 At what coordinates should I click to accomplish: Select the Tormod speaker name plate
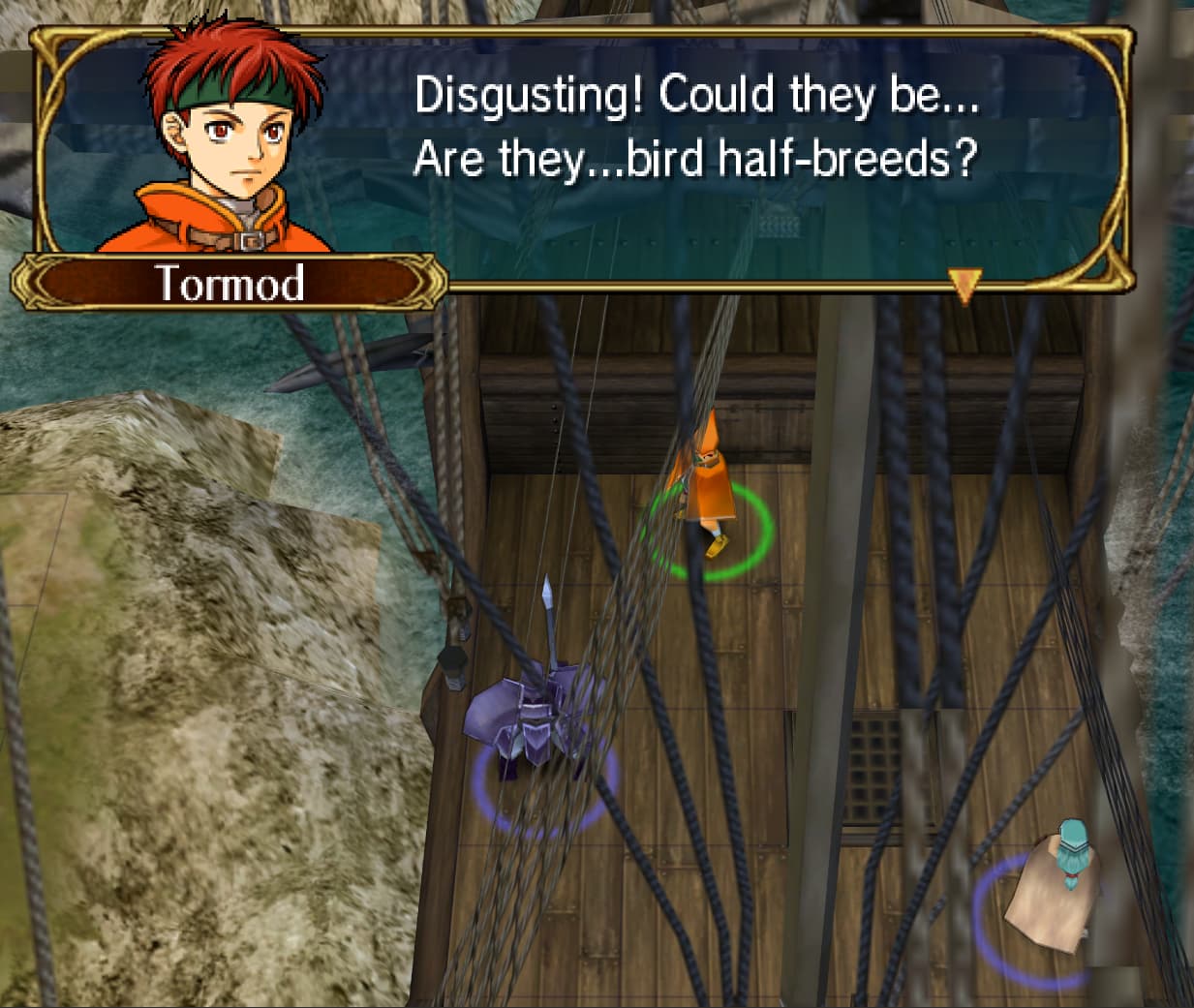(x=230, y=283)
